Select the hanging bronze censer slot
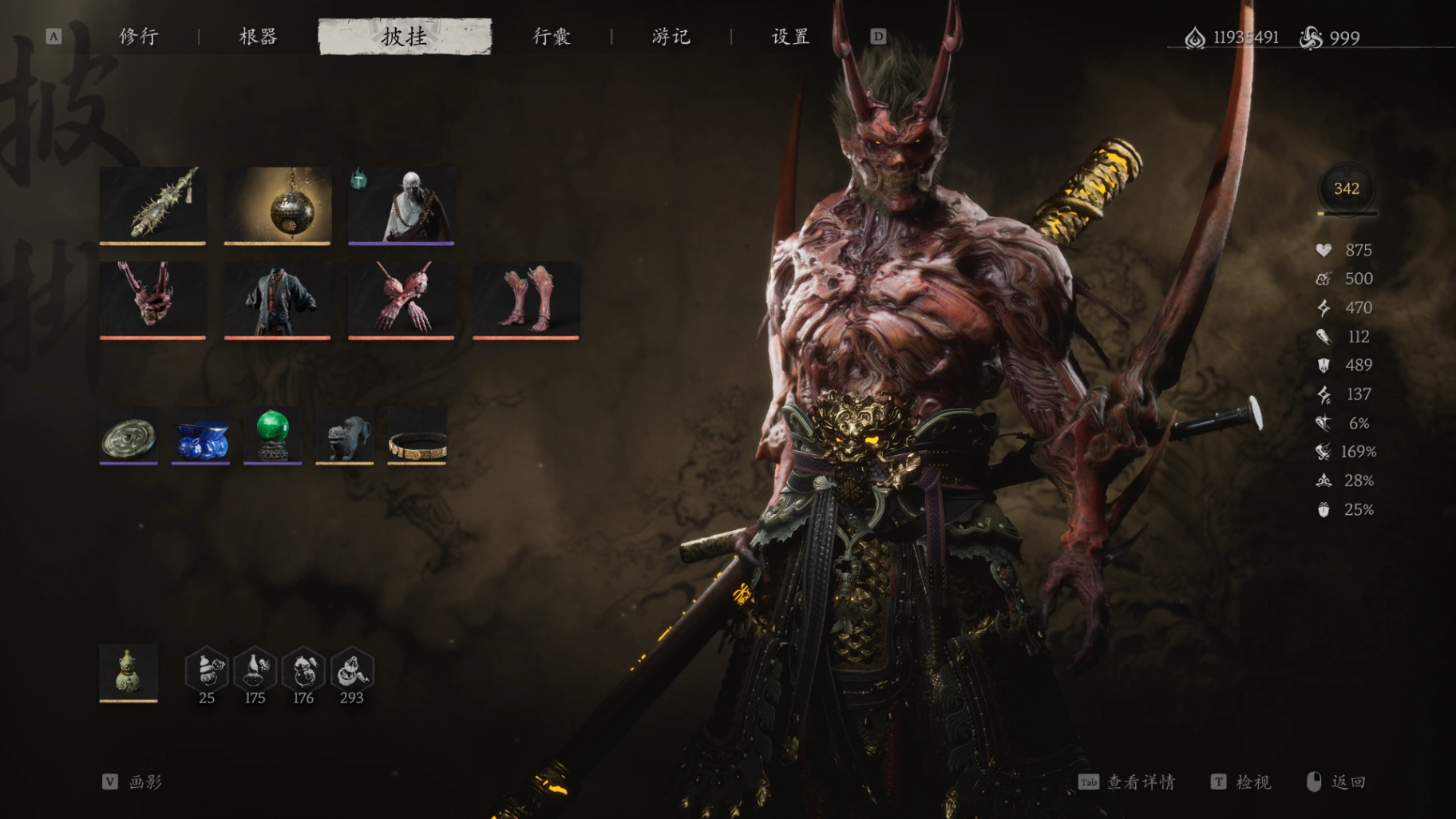Screen dimensions: 1456x819 click(277, 204)
